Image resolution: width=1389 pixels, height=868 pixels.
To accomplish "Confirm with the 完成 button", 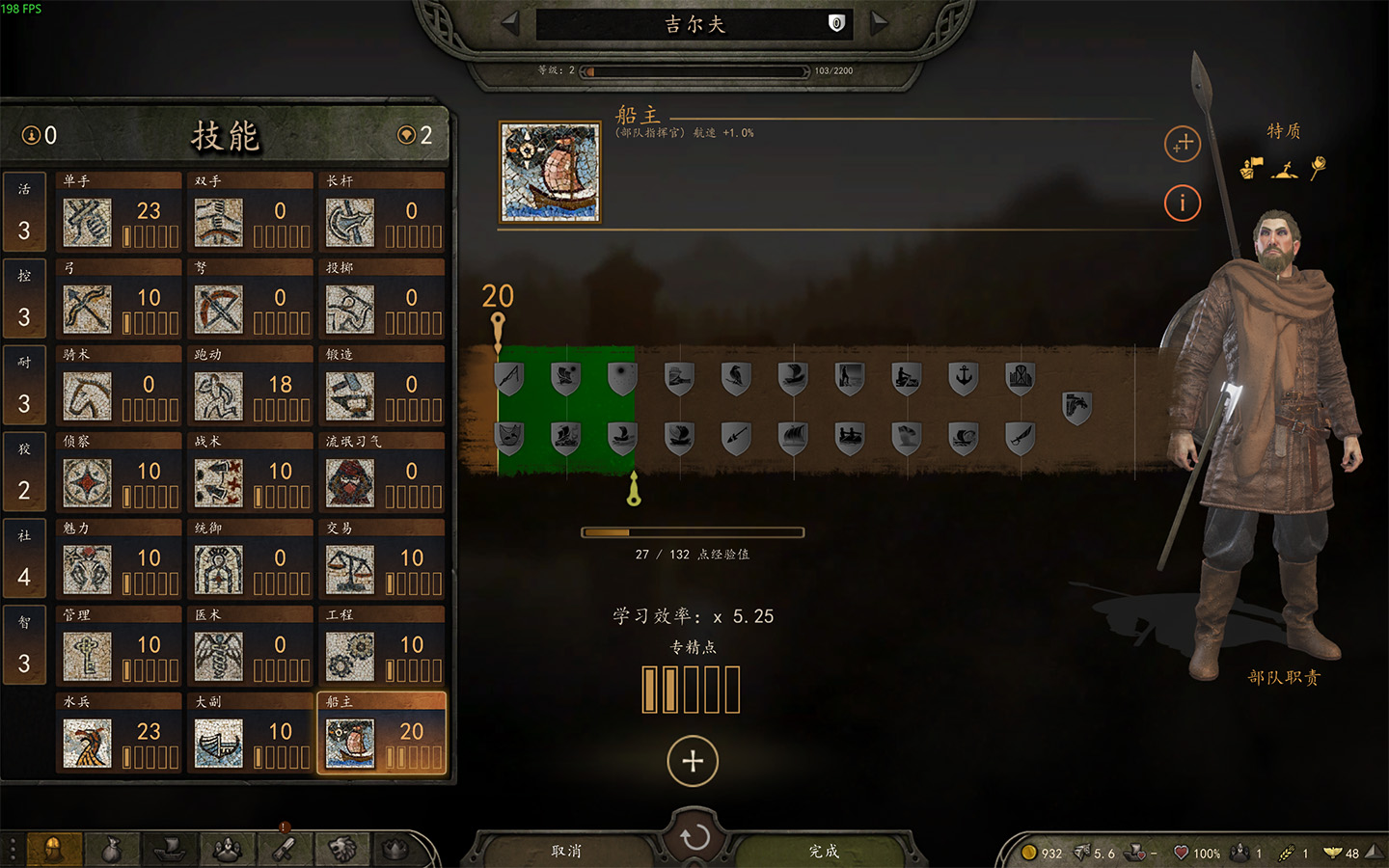I will 824,851.
